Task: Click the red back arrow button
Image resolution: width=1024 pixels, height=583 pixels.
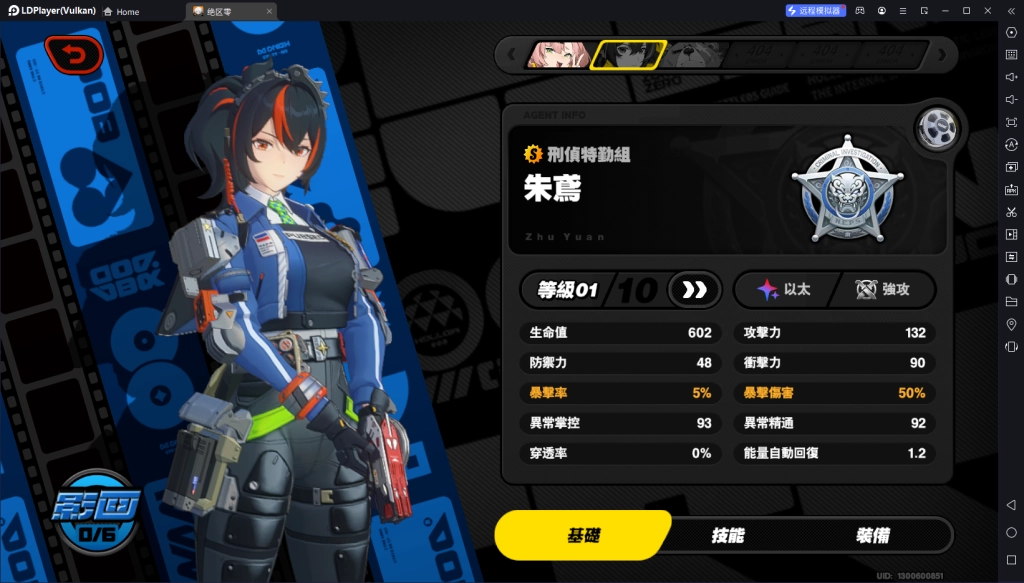Action: (73, 55)
